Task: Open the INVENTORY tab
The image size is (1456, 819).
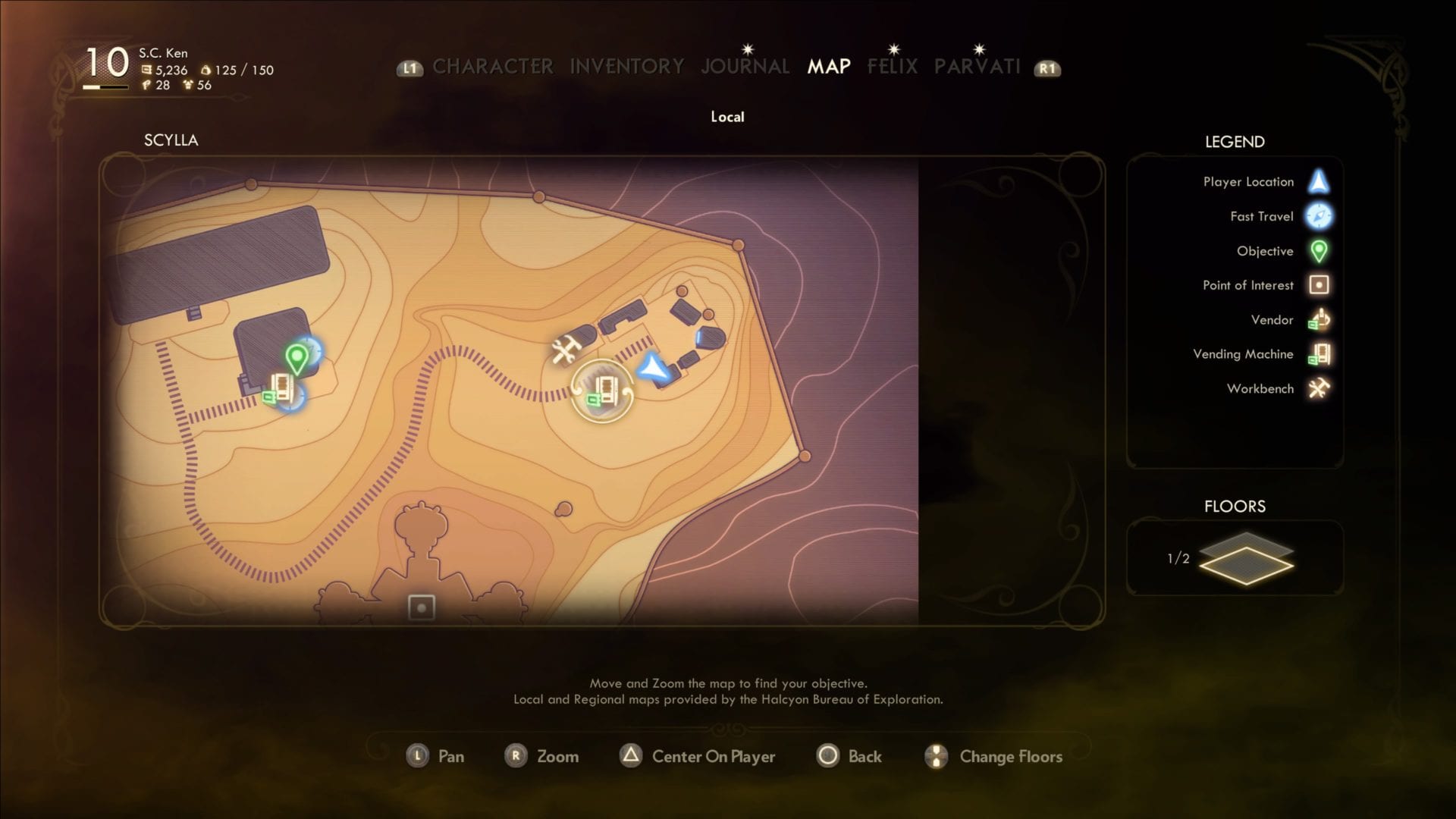Action: pyautogui.click(x=626, y=66)
